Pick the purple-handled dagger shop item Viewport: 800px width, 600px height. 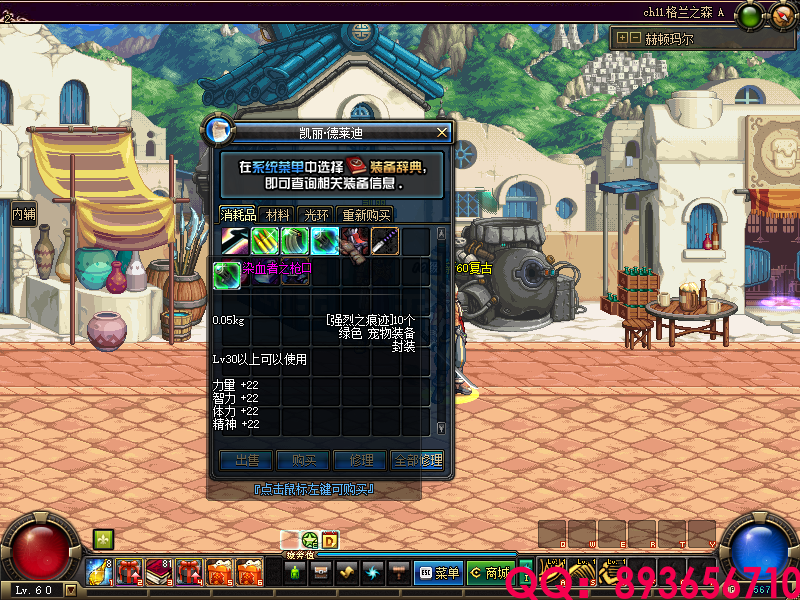click(x=385, y=241)
